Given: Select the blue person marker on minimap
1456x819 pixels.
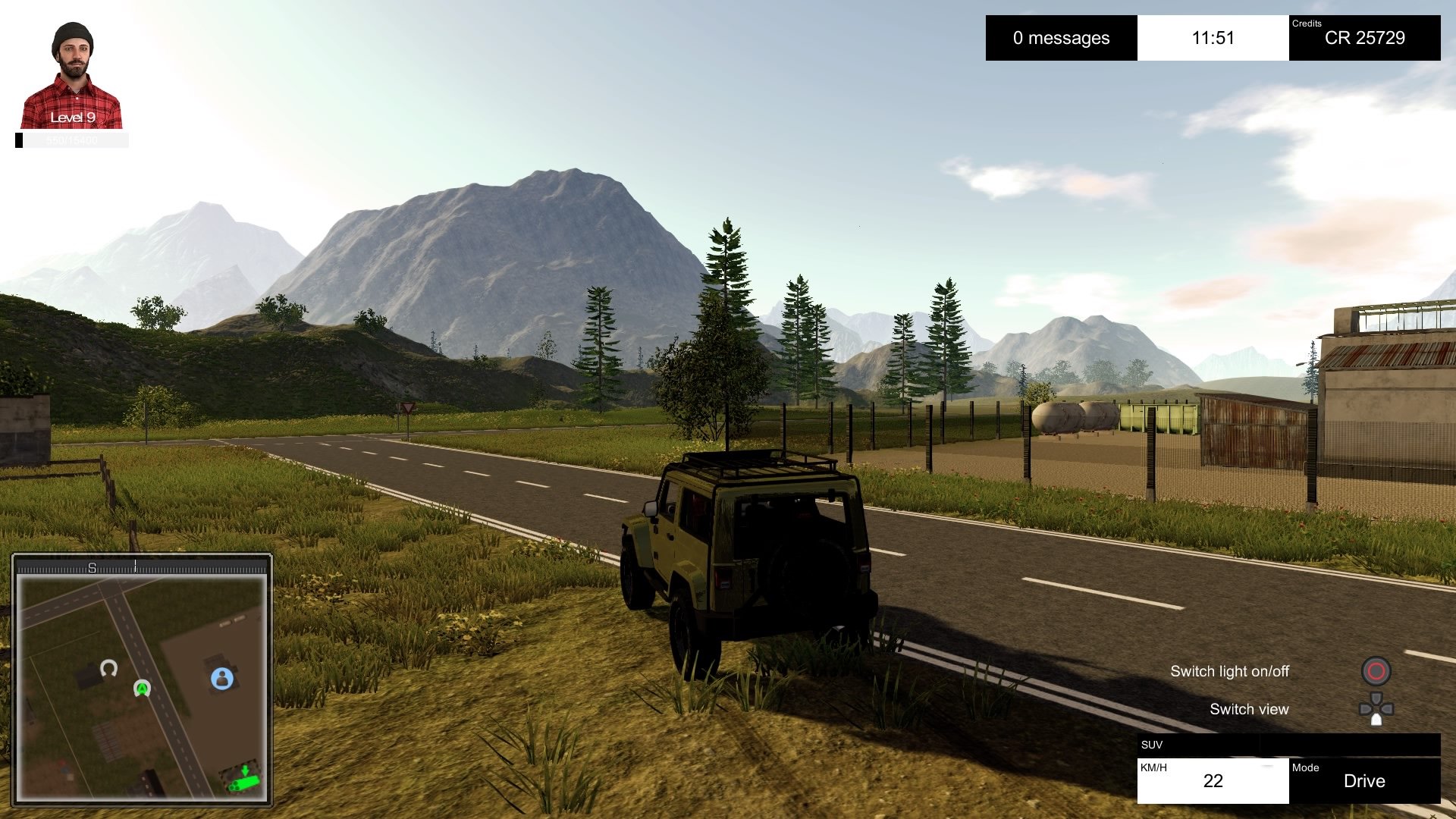Looking at the screenshot, I should click(x=222, y=678).
